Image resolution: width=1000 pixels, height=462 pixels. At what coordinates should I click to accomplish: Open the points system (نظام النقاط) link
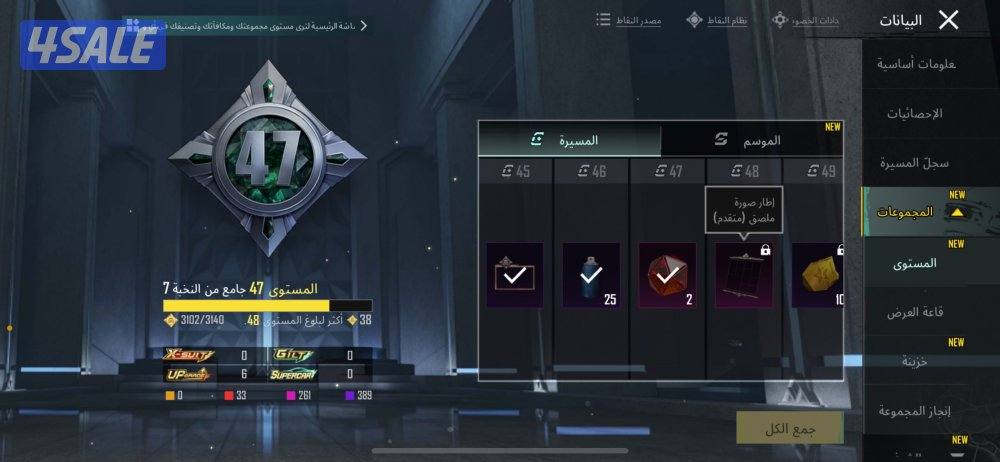[718, 20]
